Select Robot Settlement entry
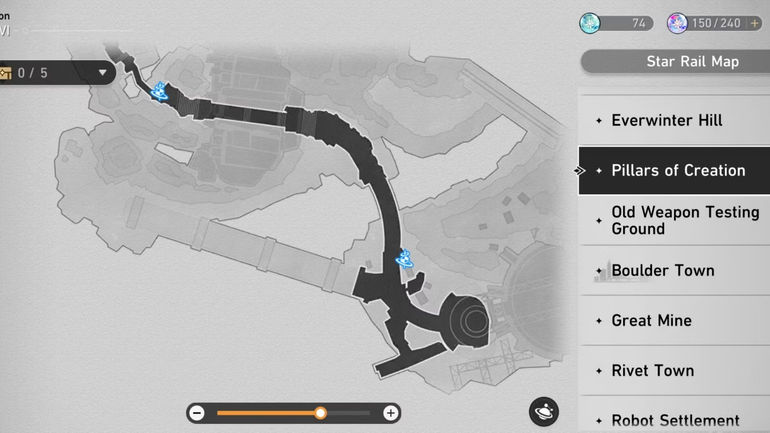 [675, 420]
